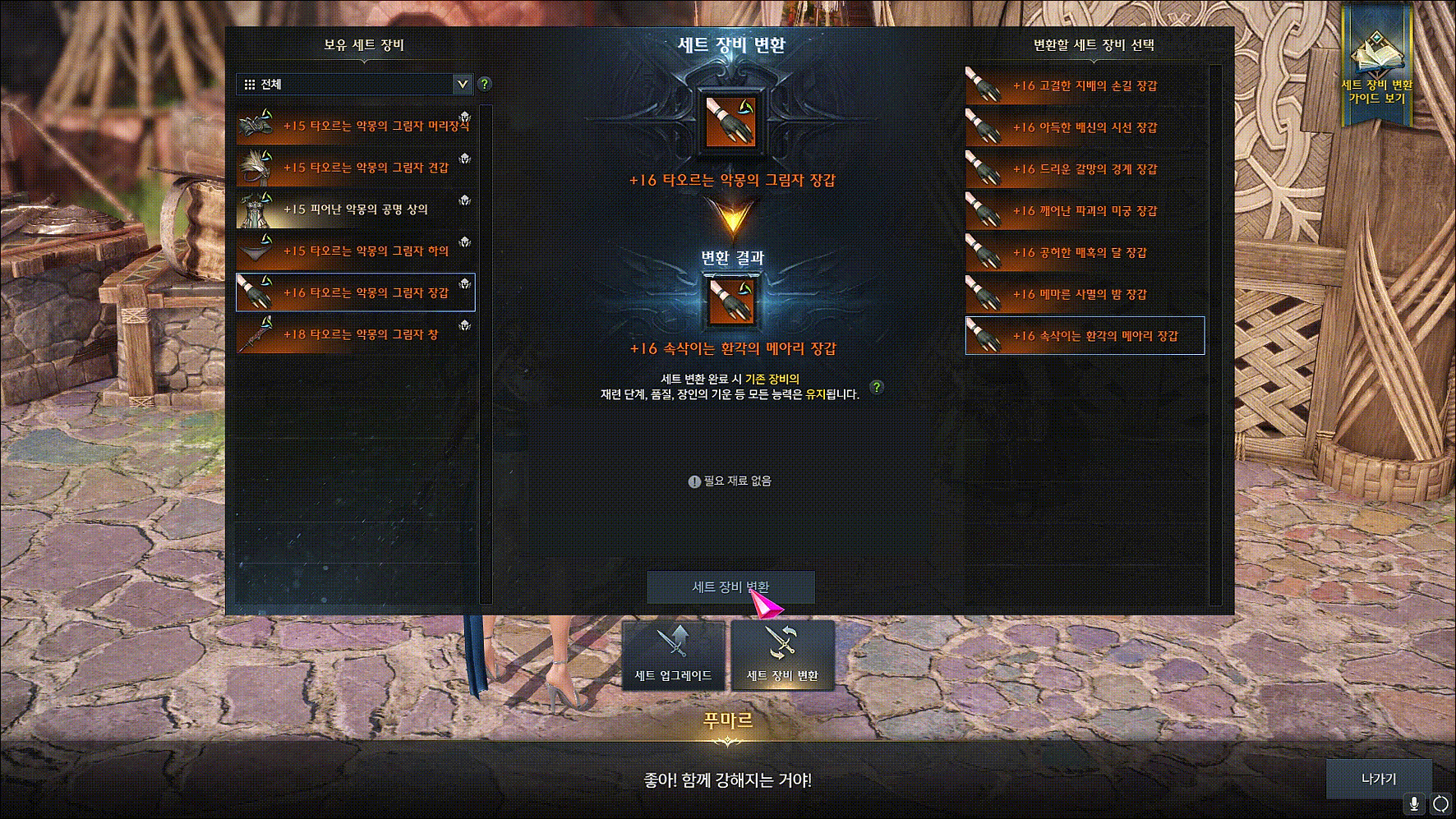1456x819 pixels.
Task: Click the 세트 장비 변환 confirm button
Action: (730, 587)
